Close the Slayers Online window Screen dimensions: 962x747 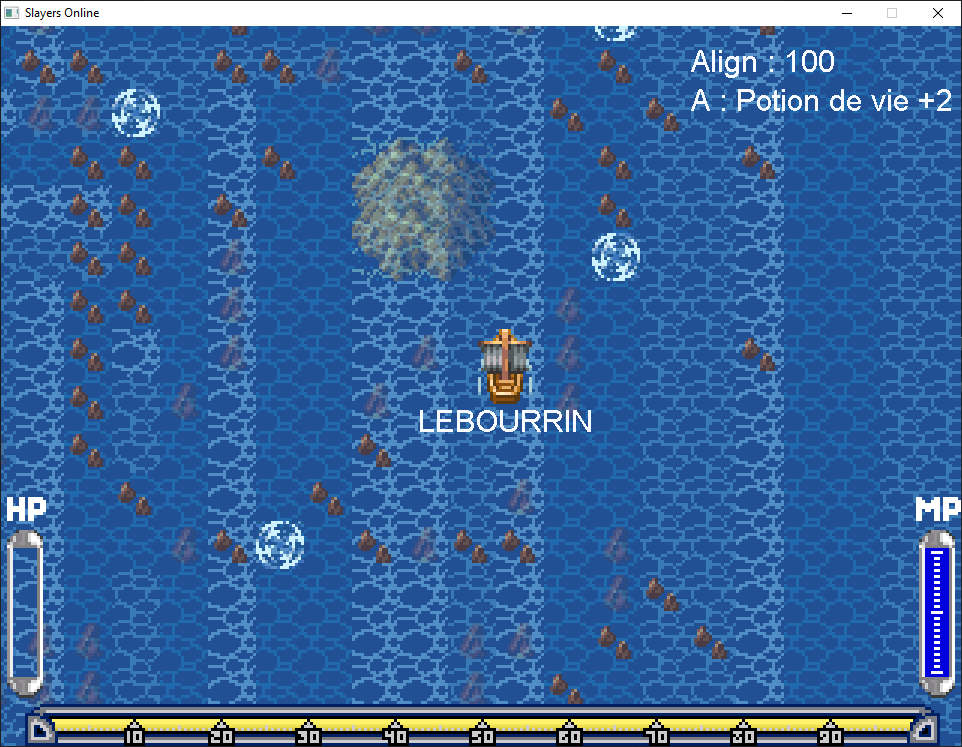937,13
